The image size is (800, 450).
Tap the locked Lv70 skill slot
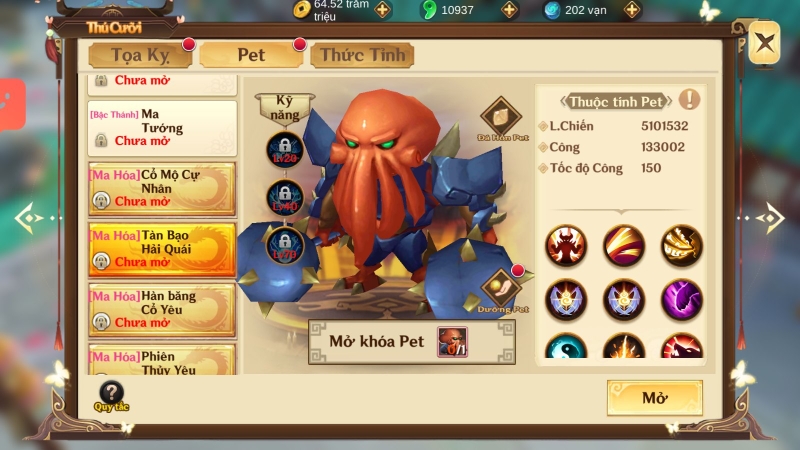click(x=284, y=244)
